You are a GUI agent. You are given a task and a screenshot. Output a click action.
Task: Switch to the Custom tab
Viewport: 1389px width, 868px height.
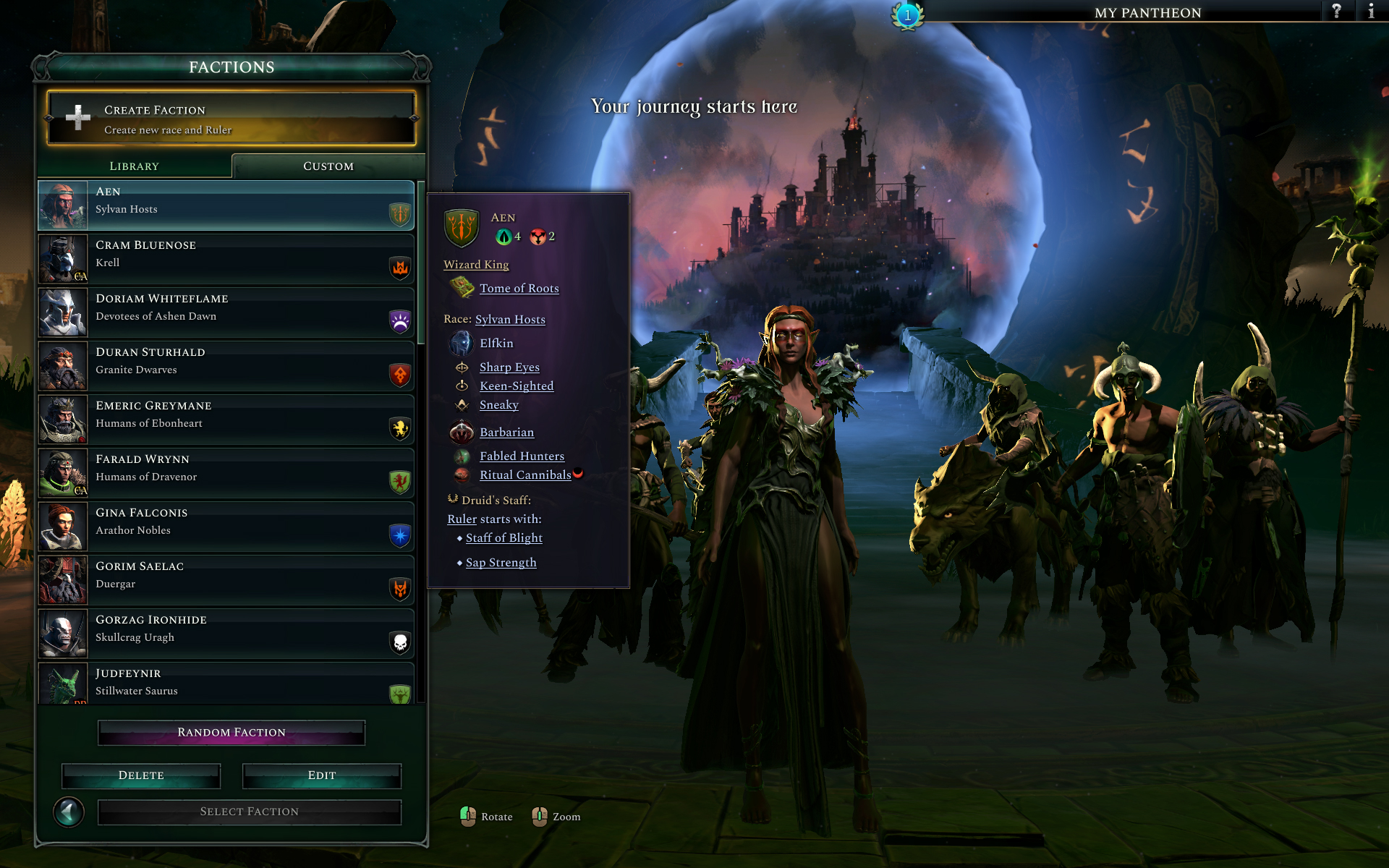coord(328,166)
